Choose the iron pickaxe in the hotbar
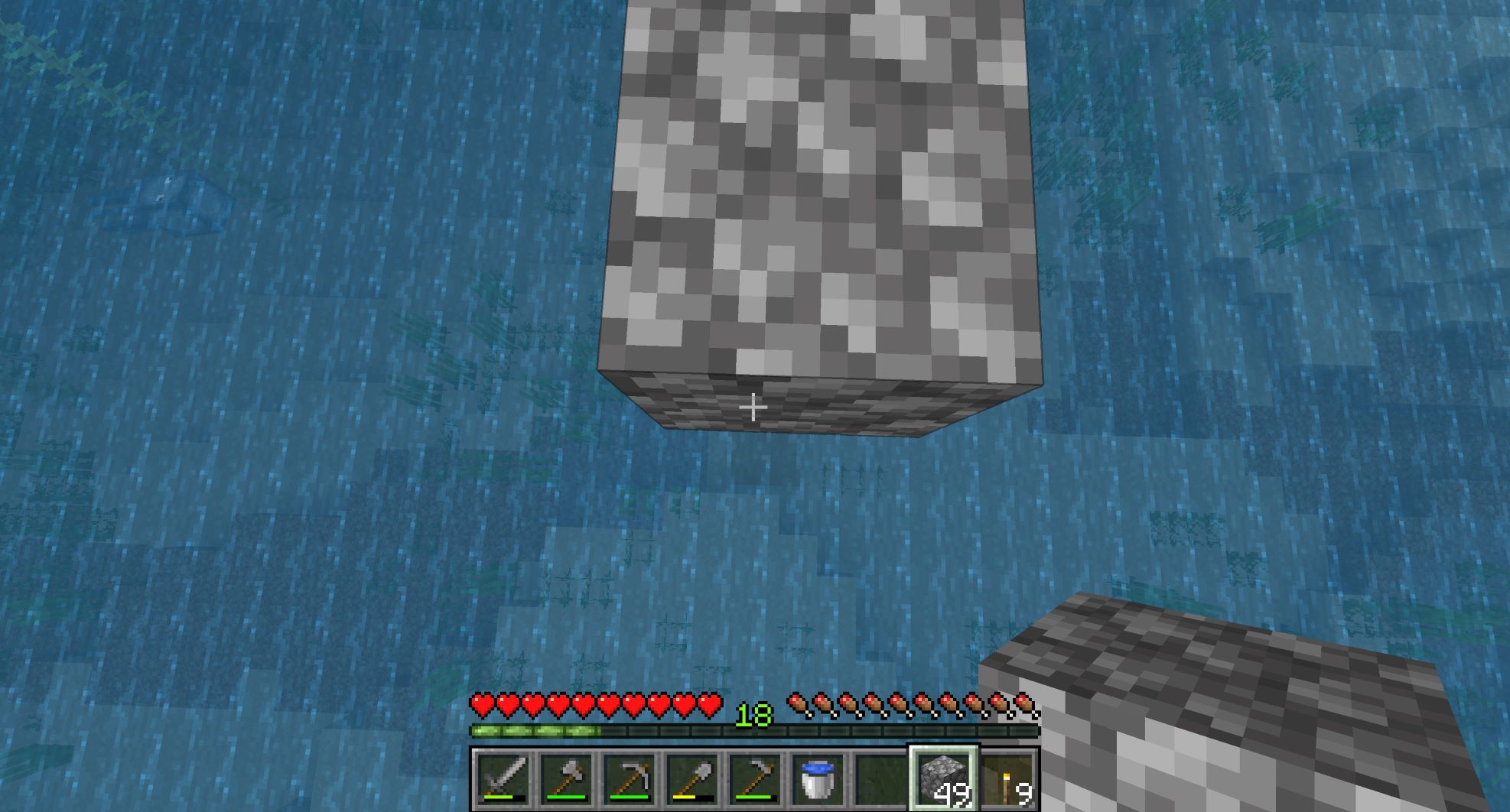The image size is (1510, 812). point(630,779)
